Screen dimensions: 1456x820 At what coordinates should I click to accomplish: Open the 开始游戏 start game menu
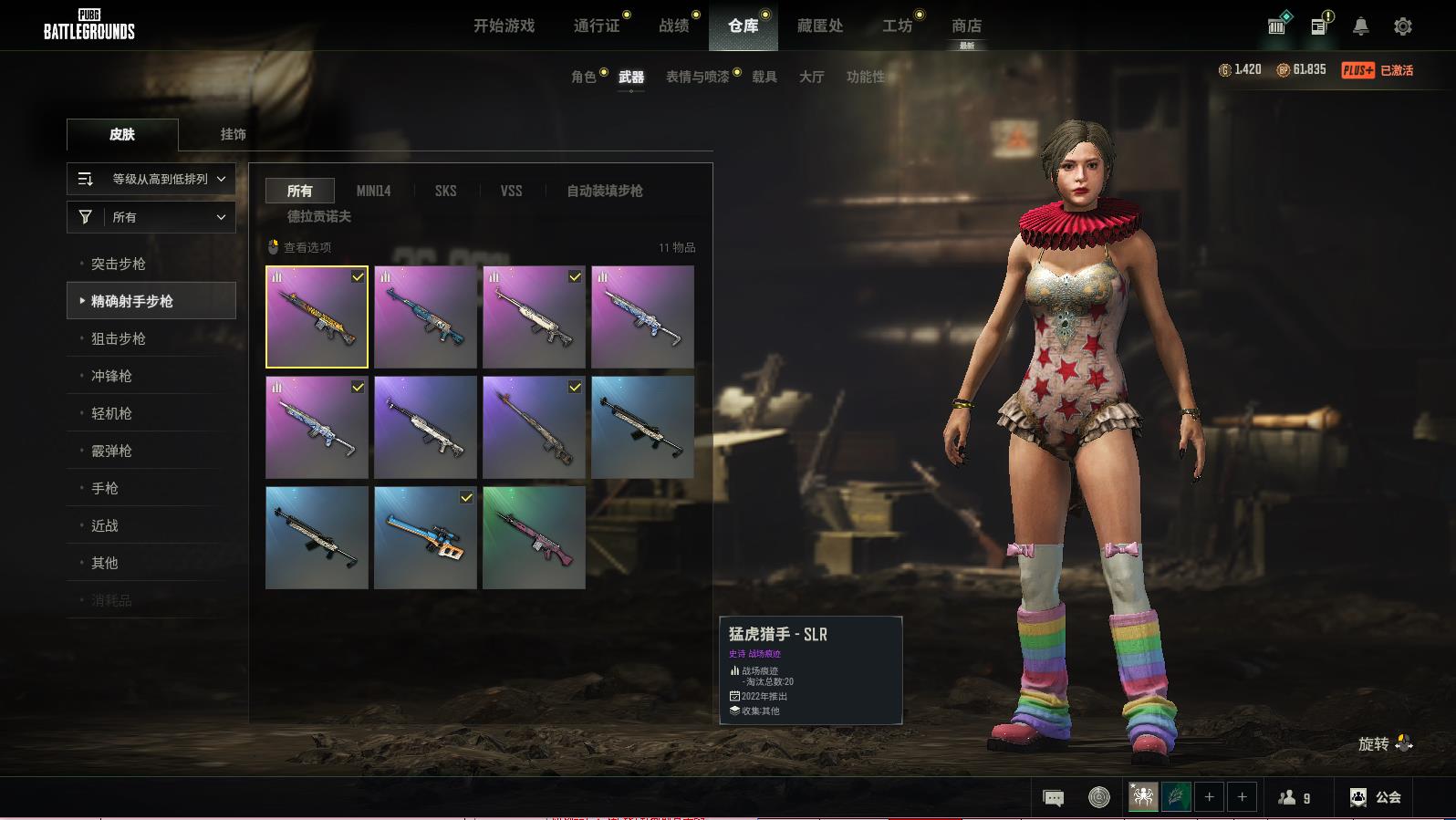(504, 26)
